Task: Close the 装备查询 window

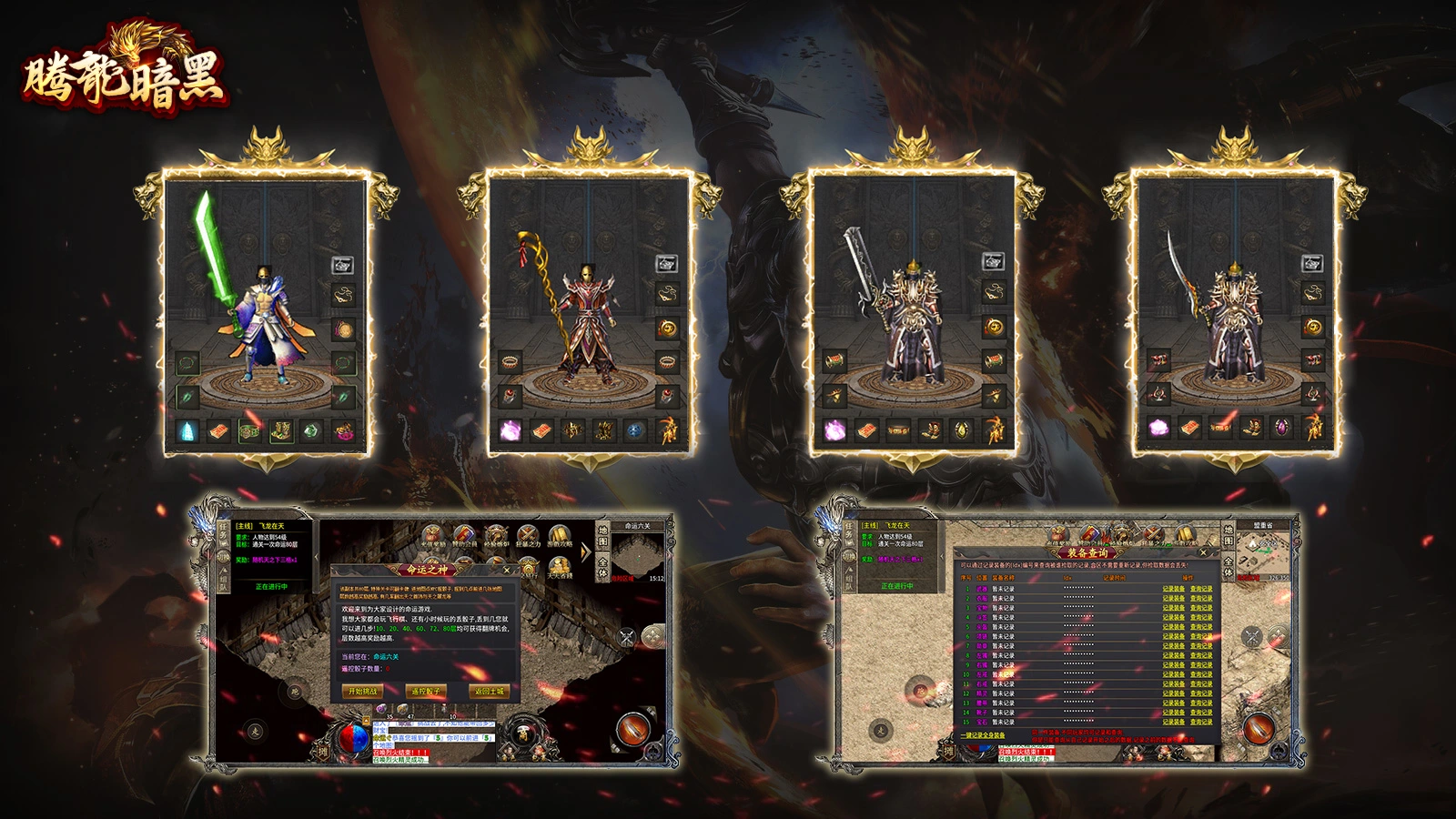Action: coord(1203,552)
